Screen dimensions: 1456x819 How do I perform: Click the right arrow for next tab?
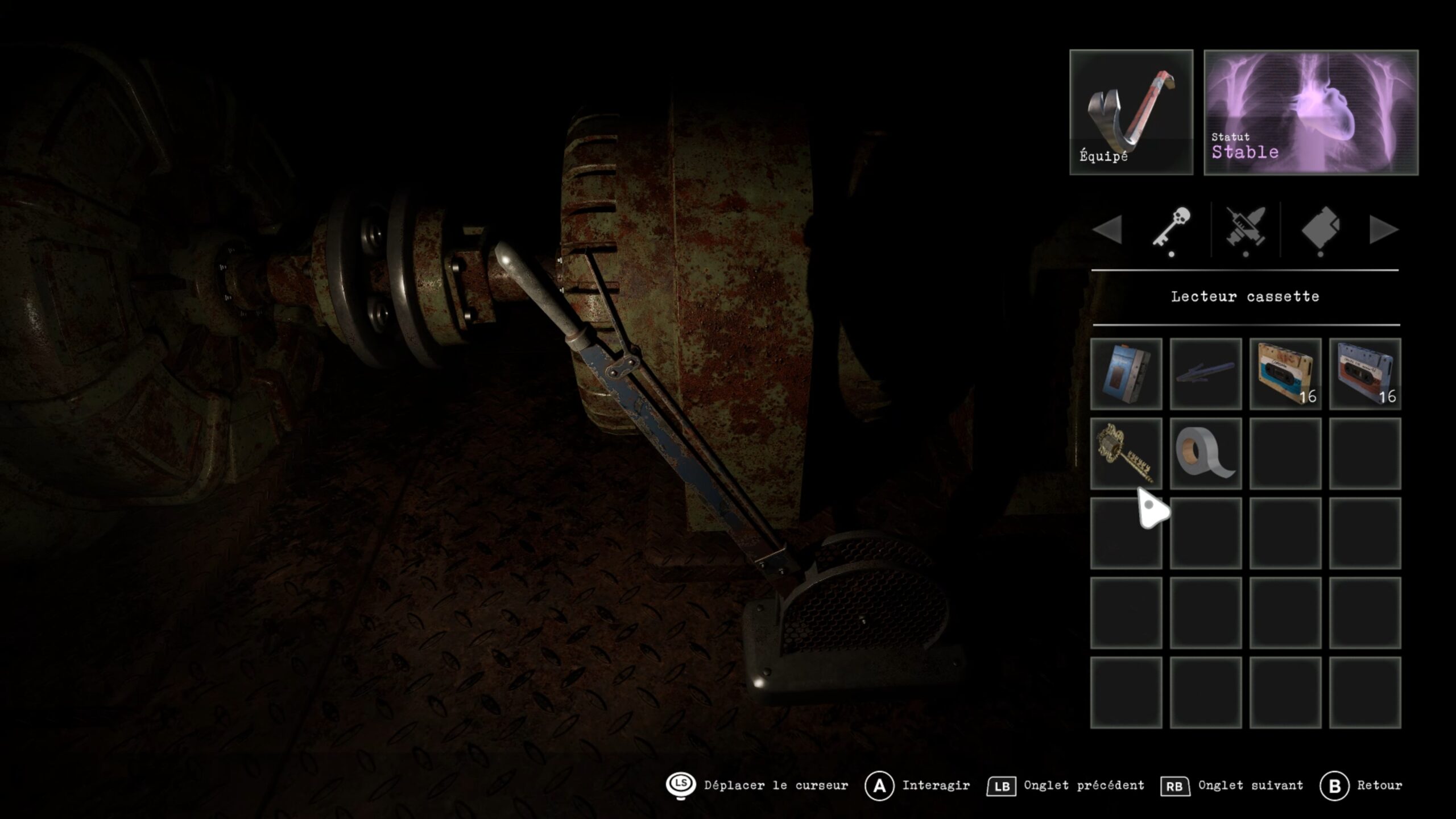[x=1384, y=230]
